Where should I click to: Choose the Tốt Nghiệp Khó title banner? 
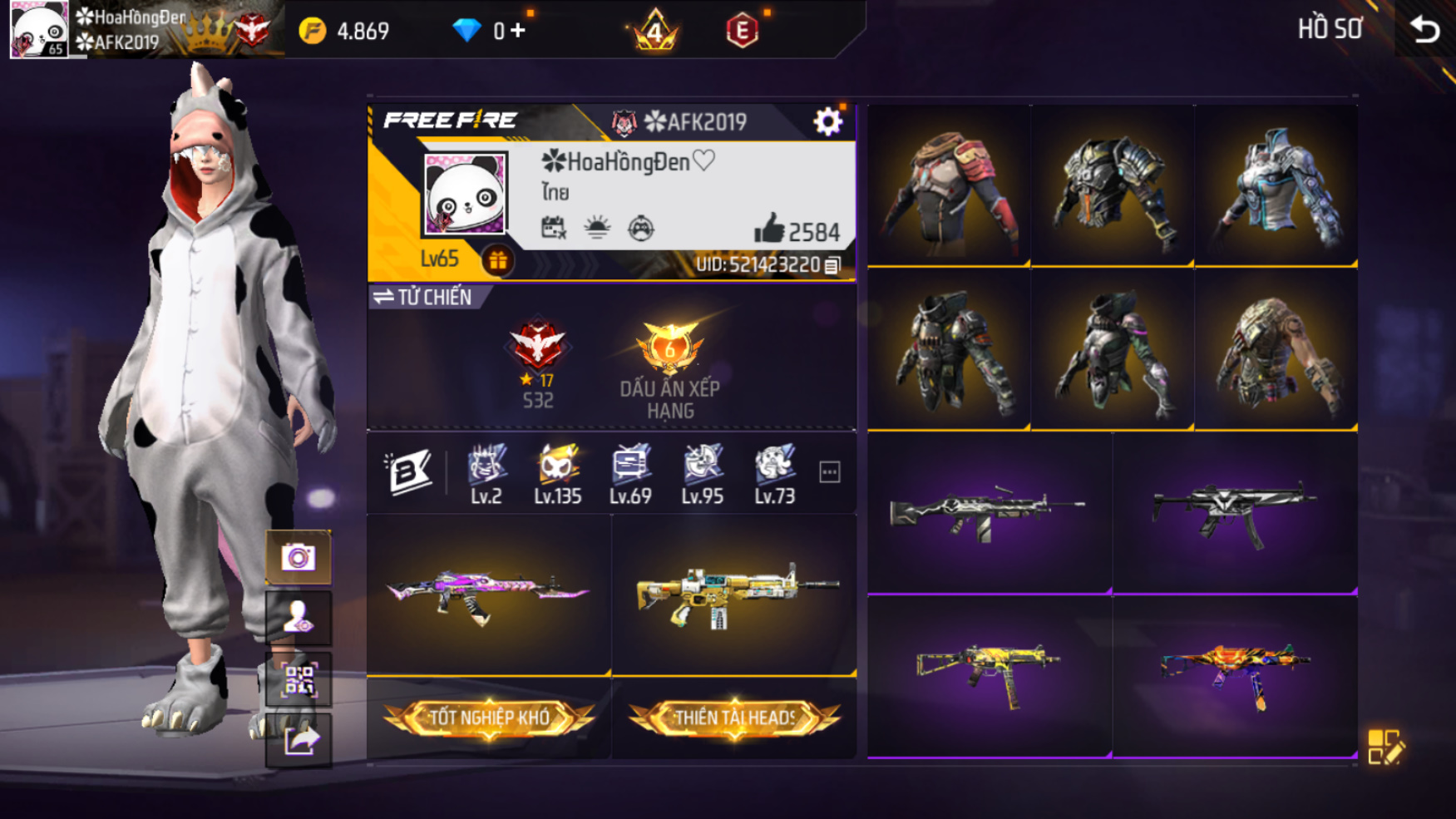pyautogui.click(x=489, y=718)
